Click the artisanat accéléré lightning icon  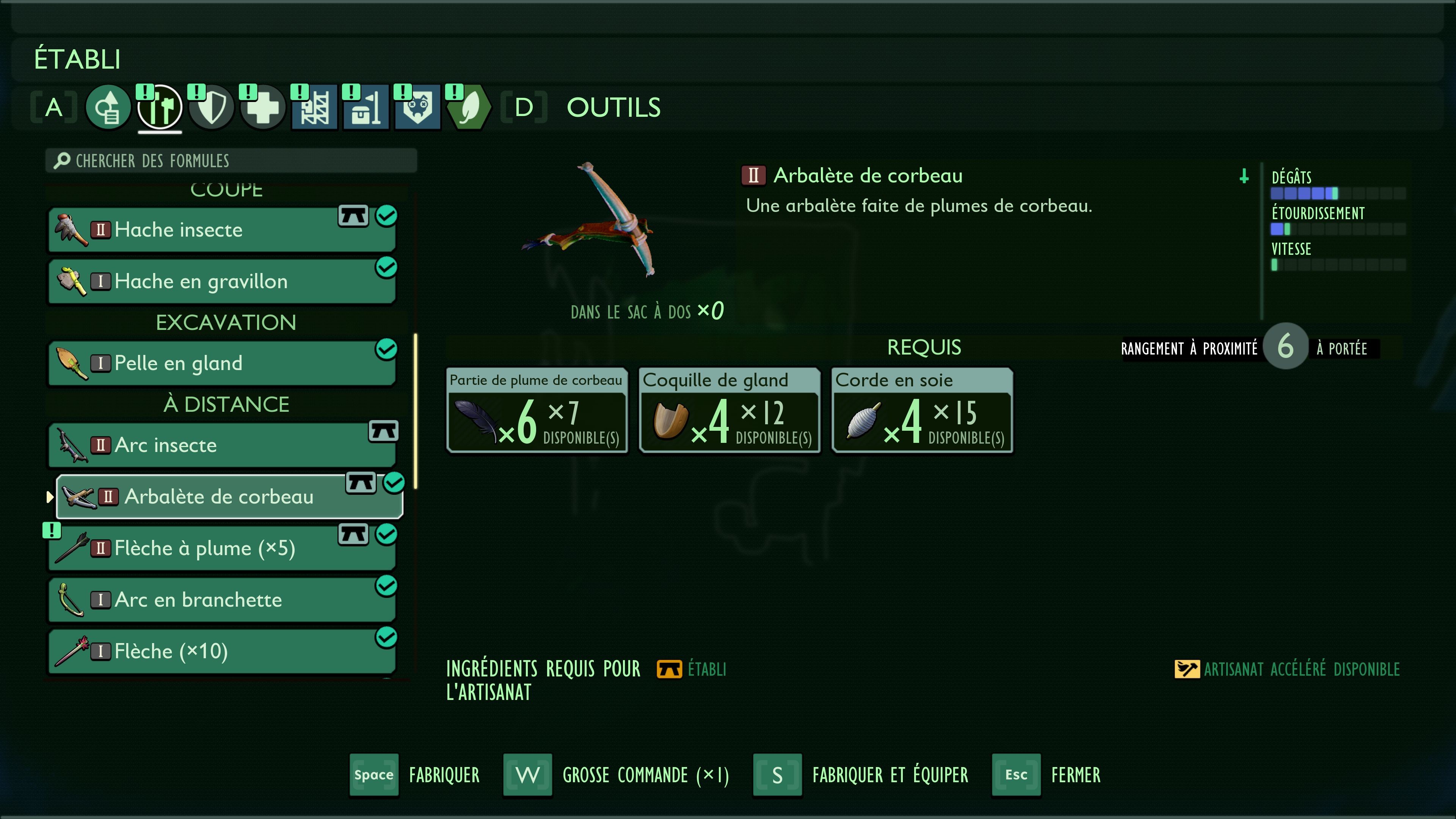click(x=1188, y=669)
